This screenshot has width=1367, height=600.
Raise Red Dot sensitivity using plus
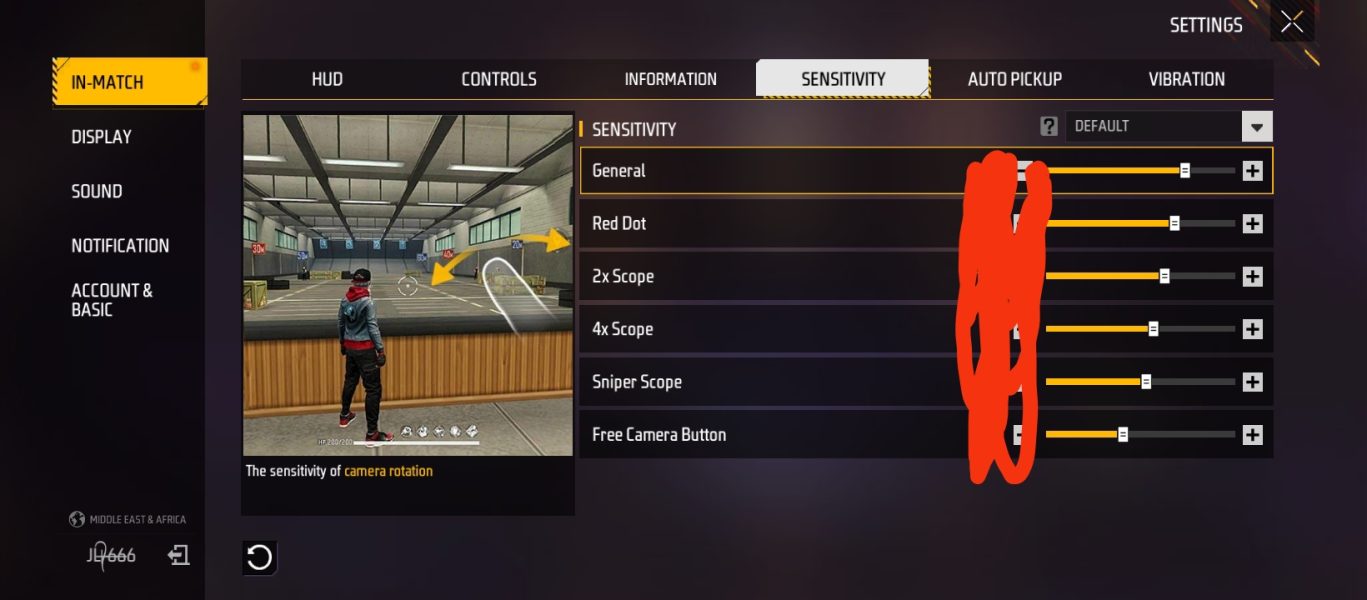1252,224
